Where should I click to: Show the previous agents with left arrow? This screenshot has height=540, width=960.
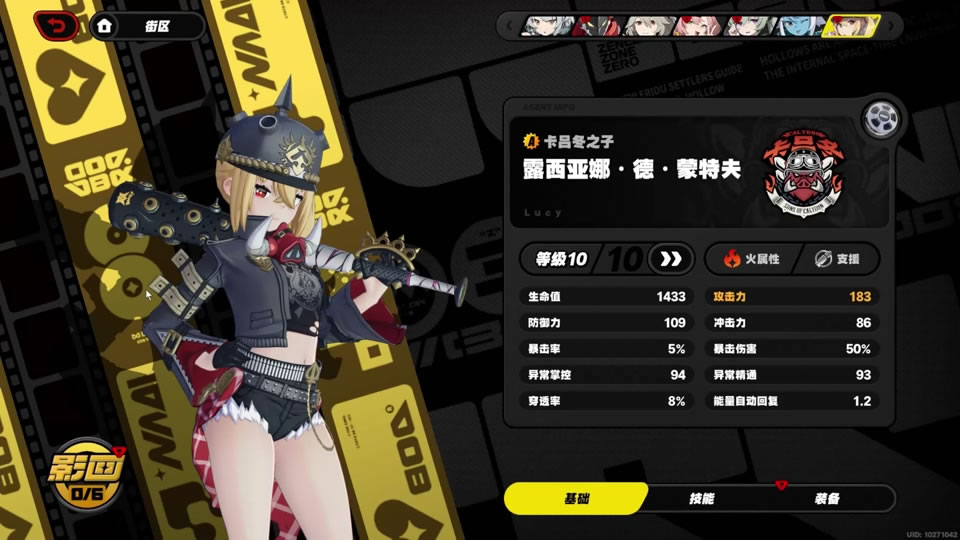(511, 26)
